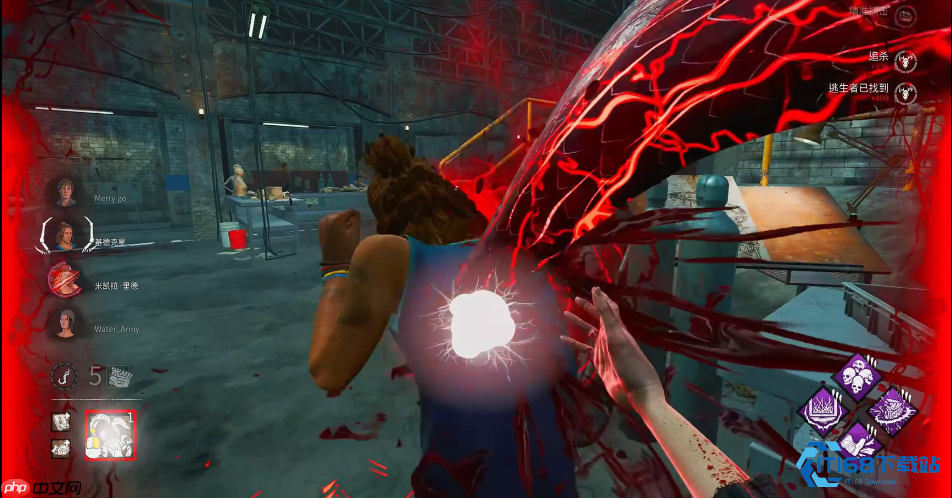This screenshot has height=498, width=952.
Task: Click the four skulls perk icon
Action: 858,378
